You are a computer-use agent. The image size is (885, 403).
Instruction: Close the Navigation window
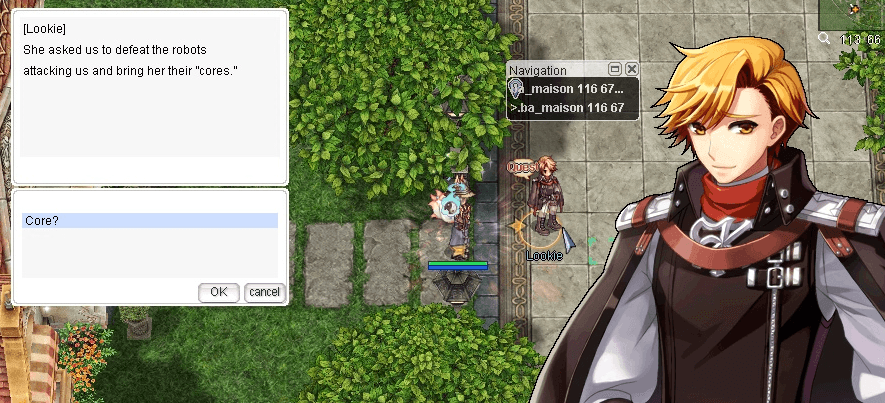click(632, 69)
